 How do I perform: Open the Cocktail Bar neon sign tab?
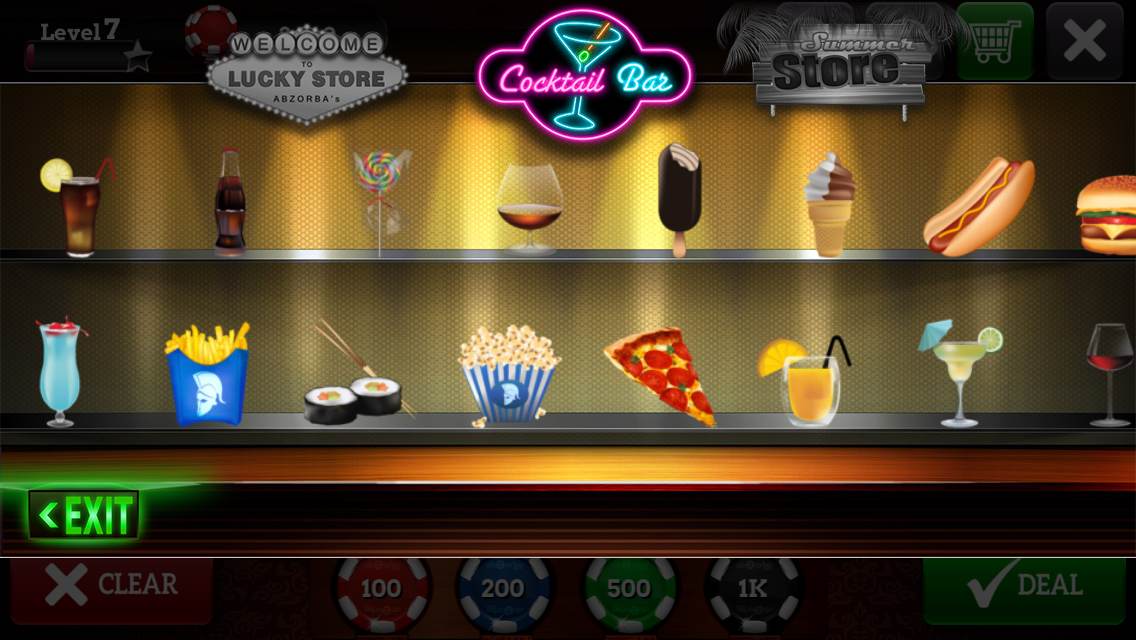(x=585, y=74)
